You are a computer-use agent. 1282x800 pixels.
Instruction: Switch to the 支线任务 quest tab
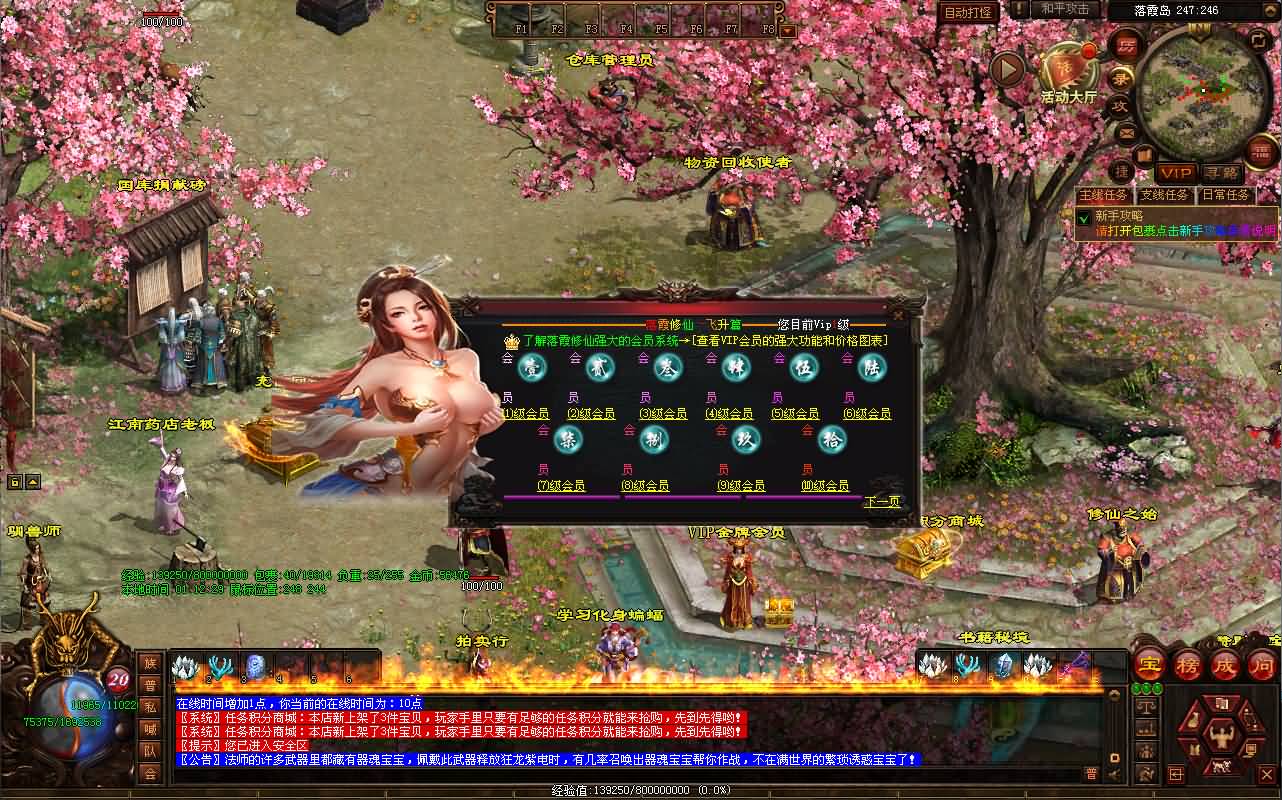(1164, 192)
